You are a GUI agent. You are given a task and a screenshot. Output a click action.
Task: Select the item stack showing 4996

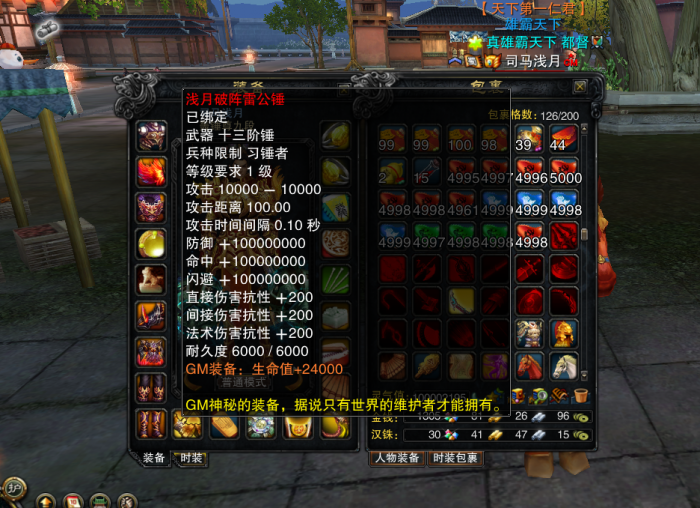point(530,172)
